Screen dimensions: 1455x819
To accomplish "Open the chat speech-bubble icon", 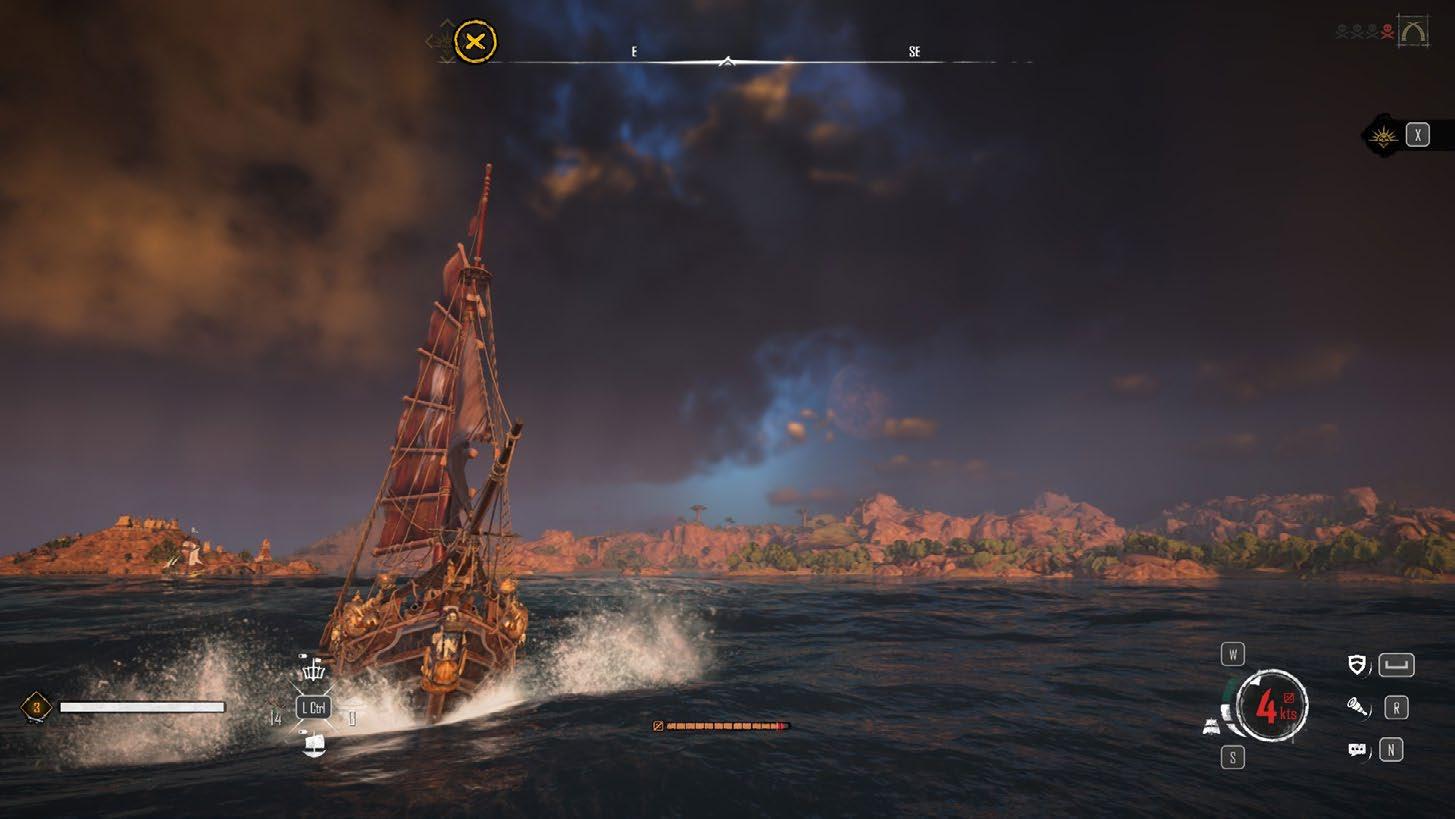I will pos(1357,750).
